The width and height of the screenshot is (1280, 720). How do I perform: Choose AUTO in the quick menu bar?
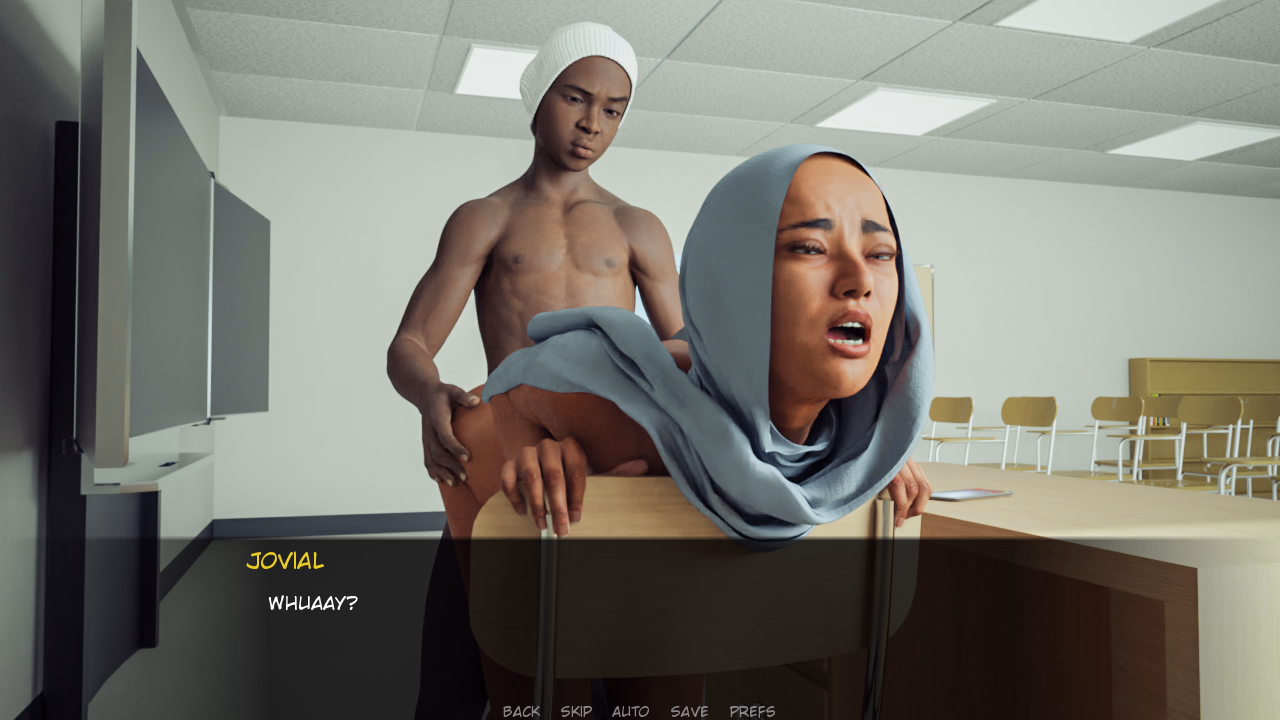pos(629,711)
